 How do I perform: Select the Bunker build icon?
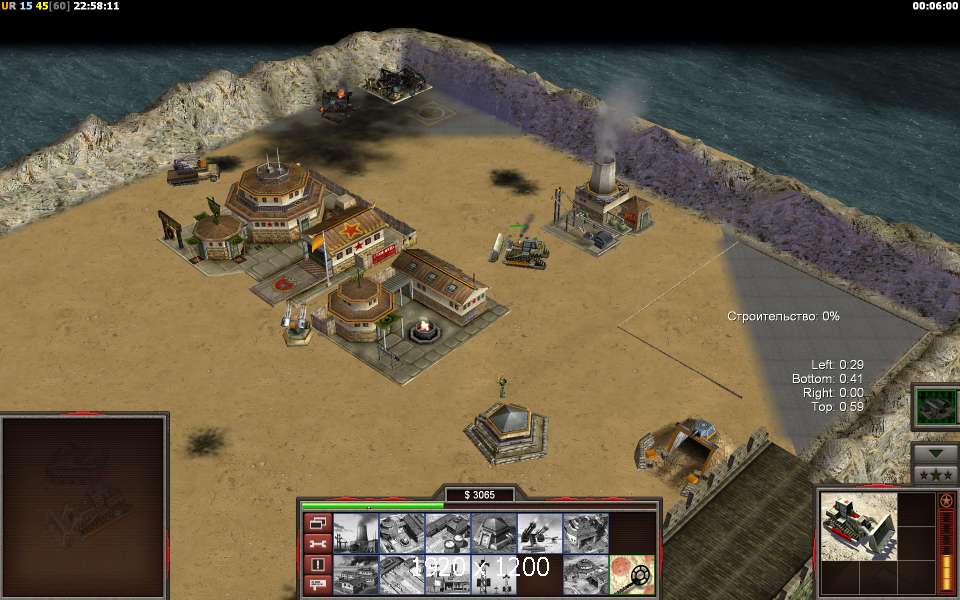[493, 533]
